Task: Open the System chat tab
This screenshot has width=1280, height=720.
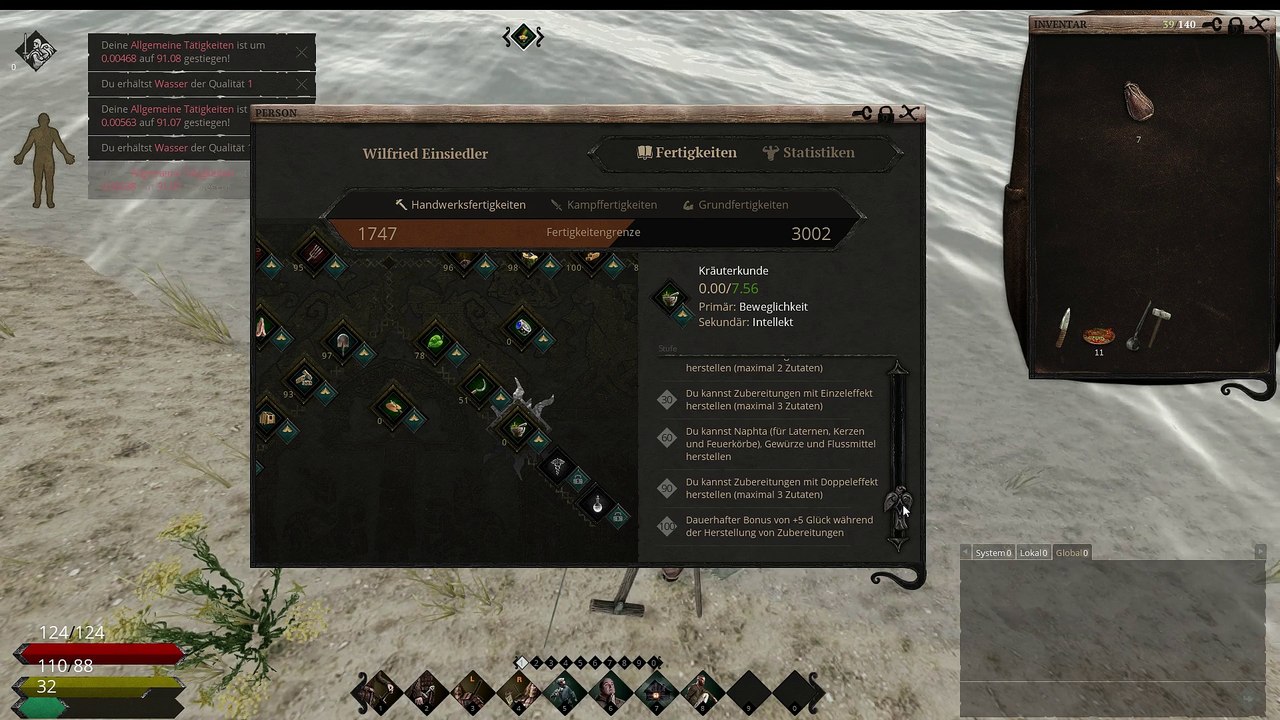Action: (993, 553)
